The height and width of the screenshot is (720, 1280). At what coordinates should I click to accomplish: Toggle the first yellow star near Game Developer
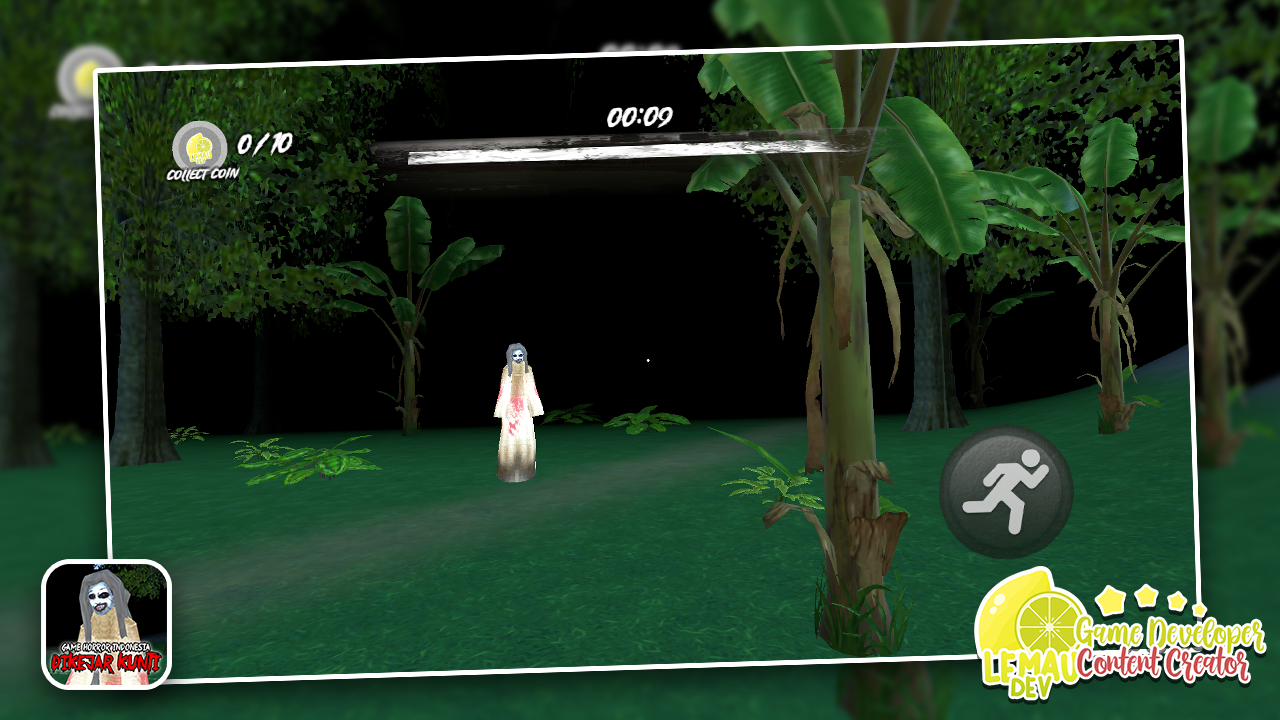tap(1110, 600)
